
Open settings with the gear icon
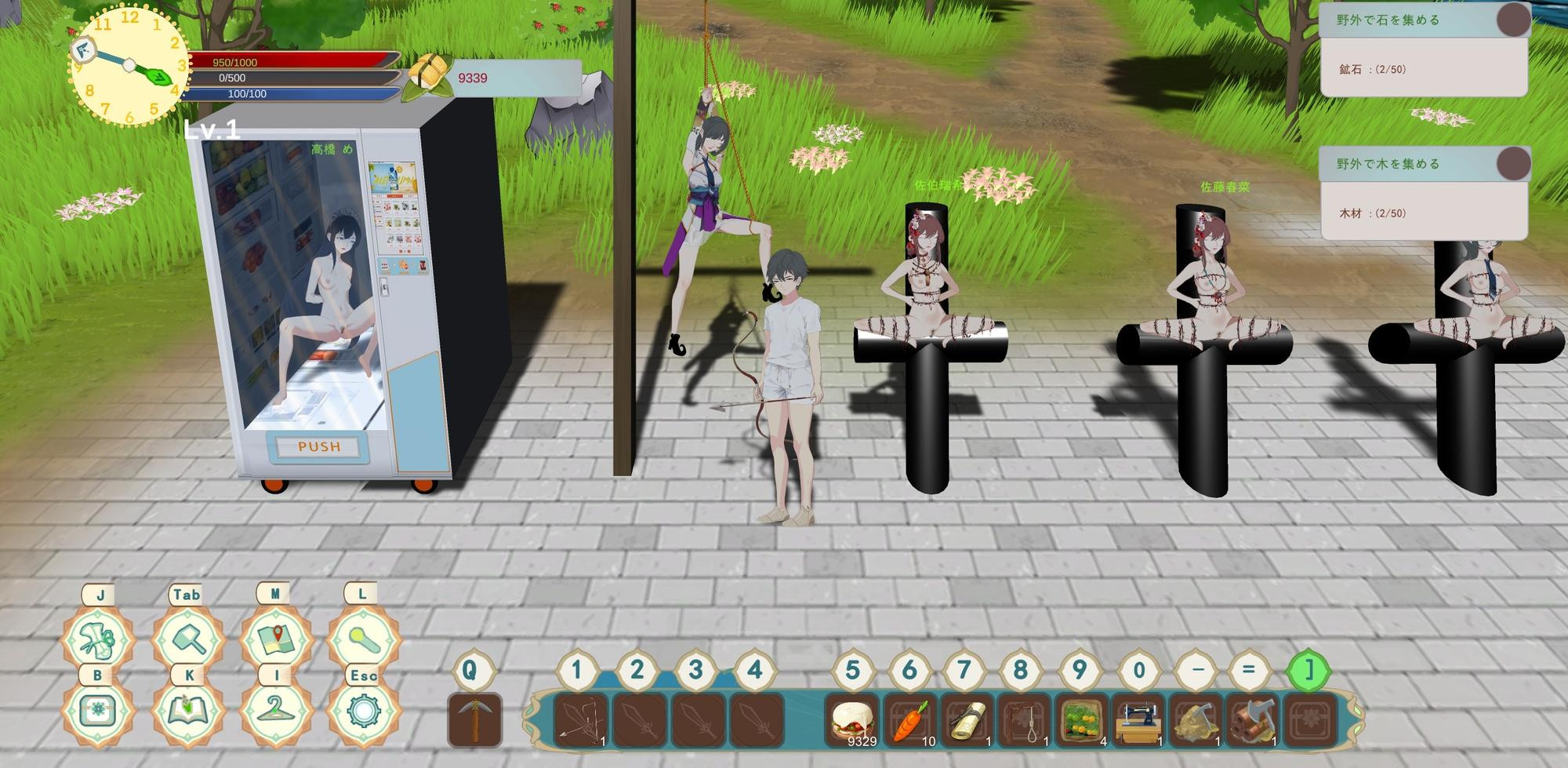tap(362, 712)
